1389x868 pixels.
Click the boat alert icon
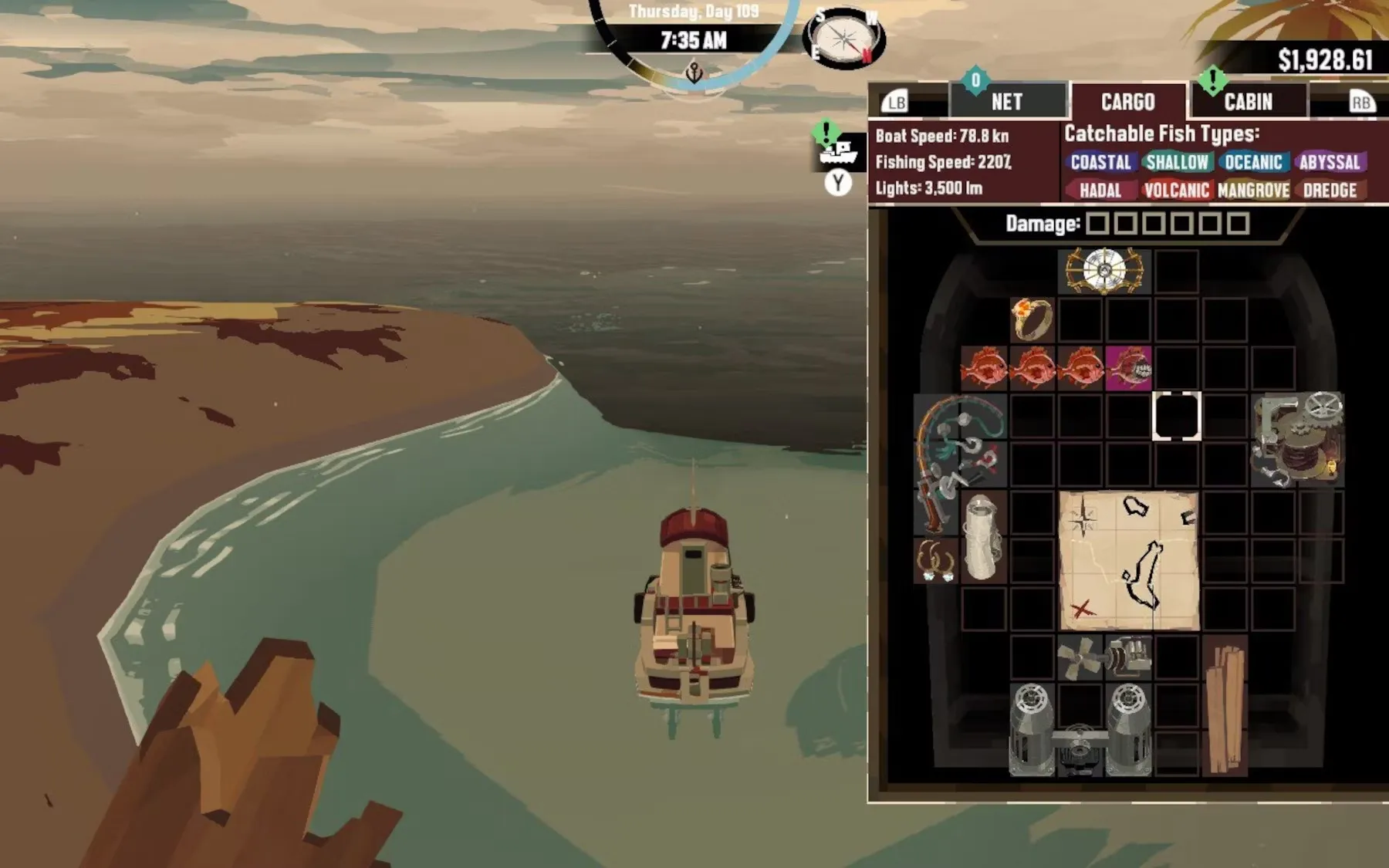(838, 150)
